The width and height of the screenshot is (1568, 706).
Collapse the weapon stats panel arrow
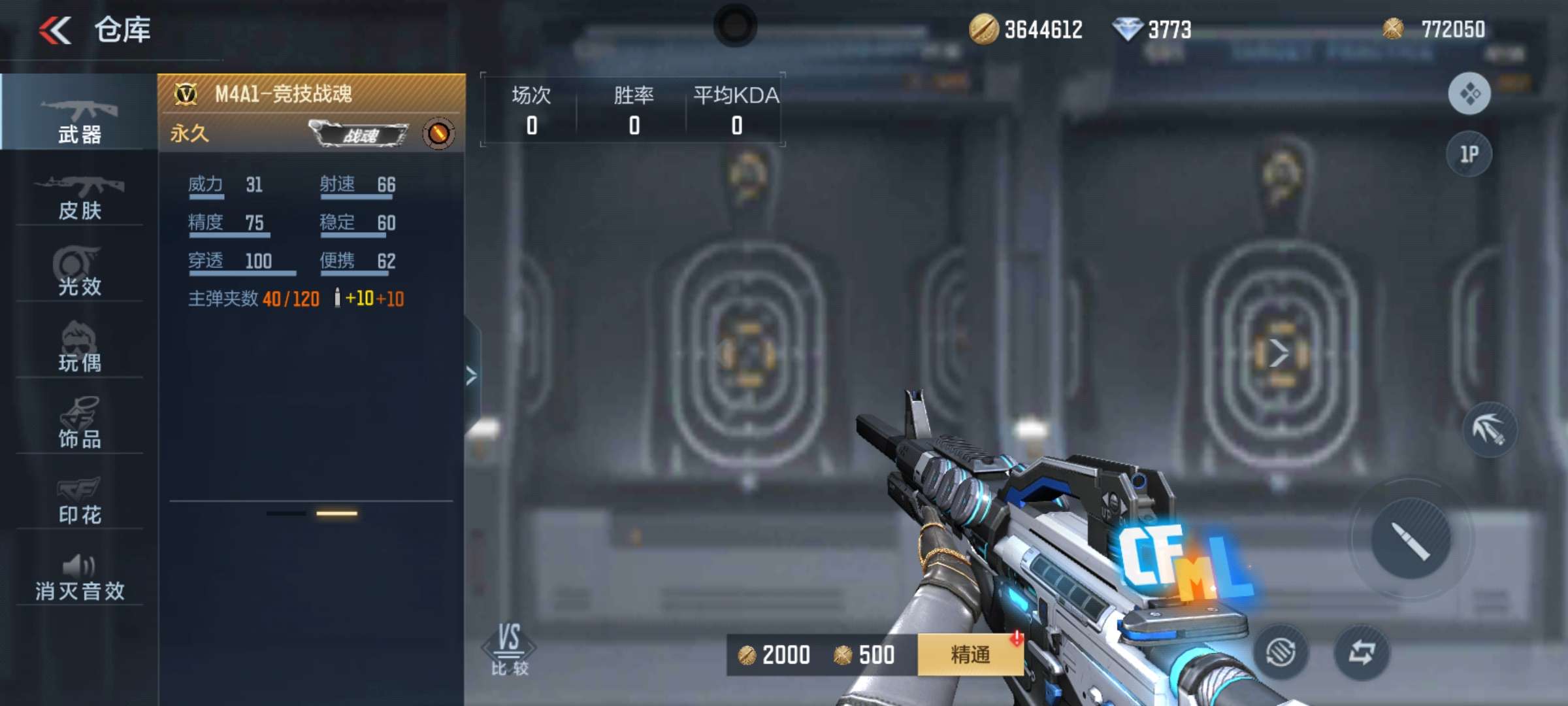tap(472, 376)
